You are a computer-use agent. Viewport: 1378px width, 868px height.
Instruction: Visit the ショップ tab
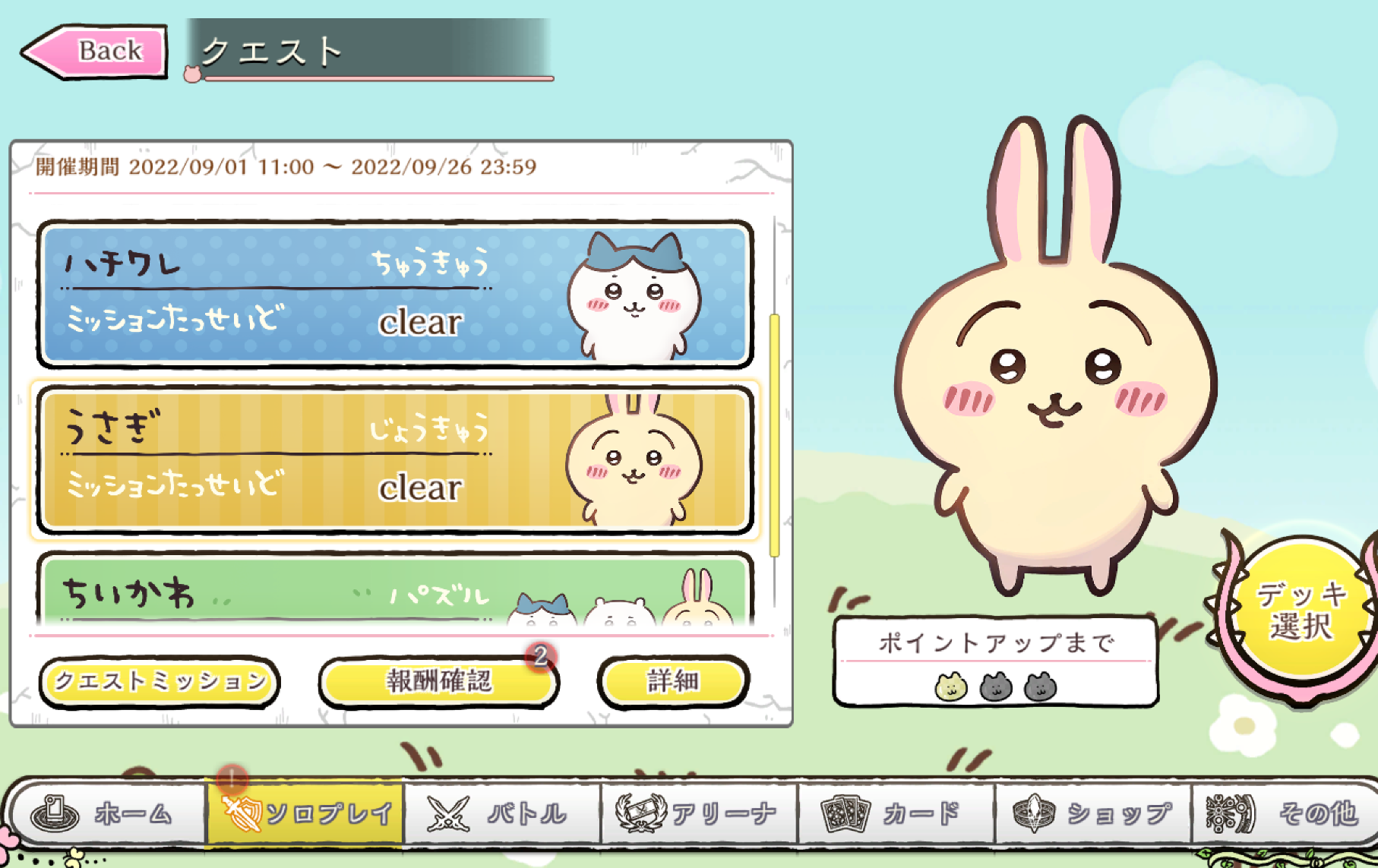1094,814
